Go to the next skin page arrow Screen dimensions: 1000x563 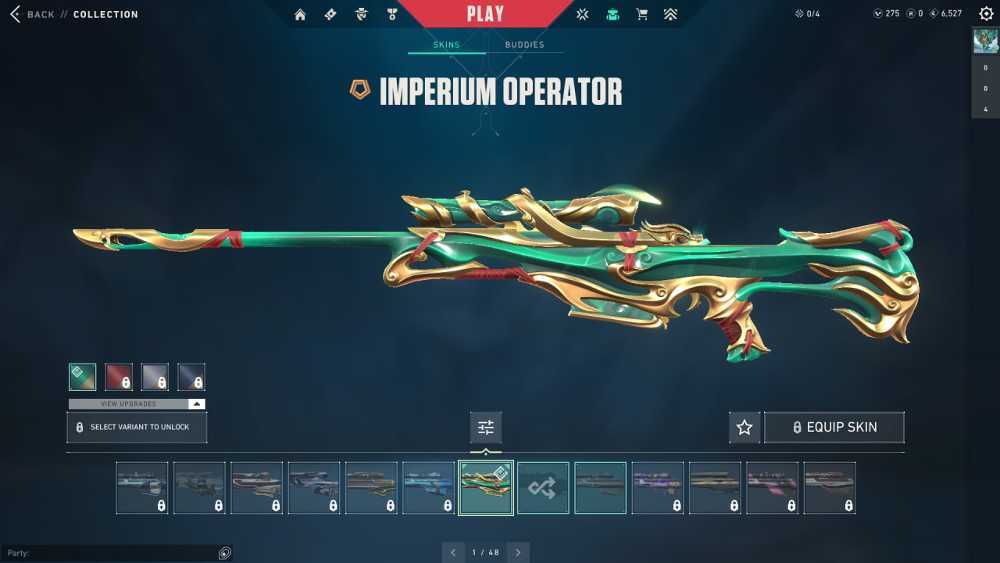(518, 552)
